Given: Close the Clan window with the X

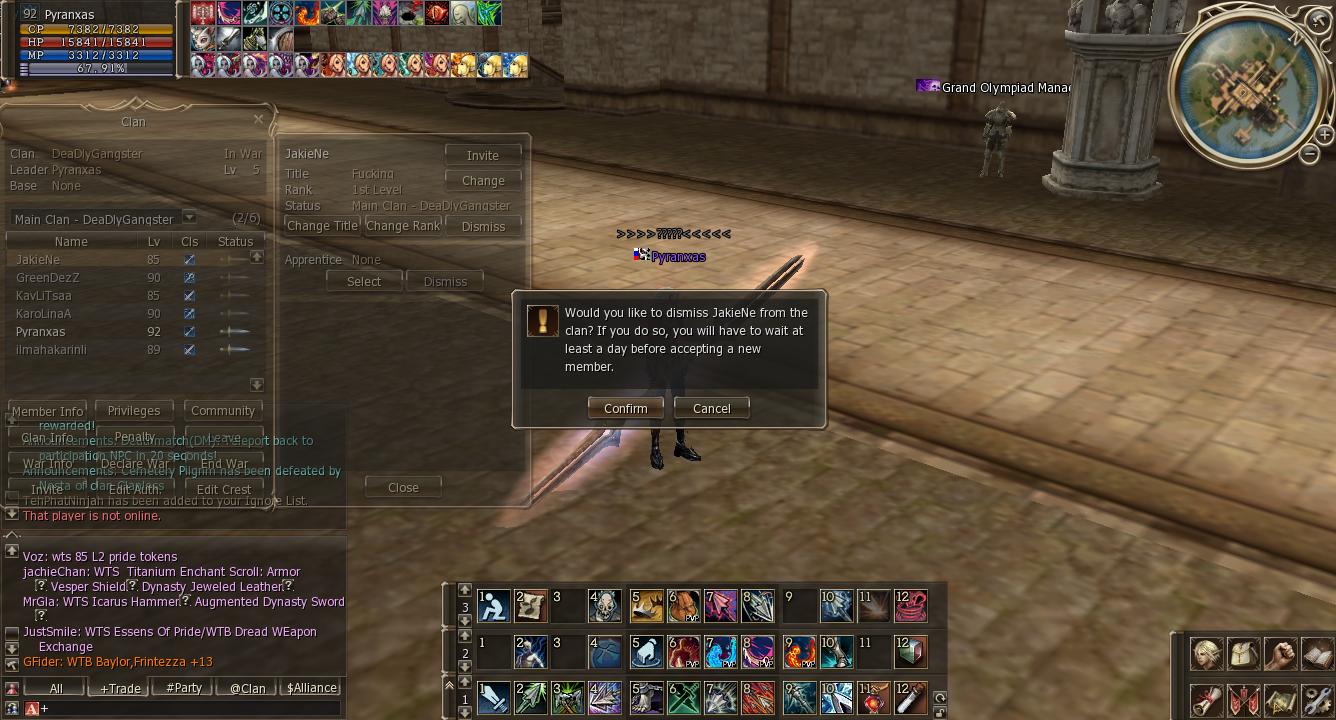Looking at the screenshot, I should [259, 119].
